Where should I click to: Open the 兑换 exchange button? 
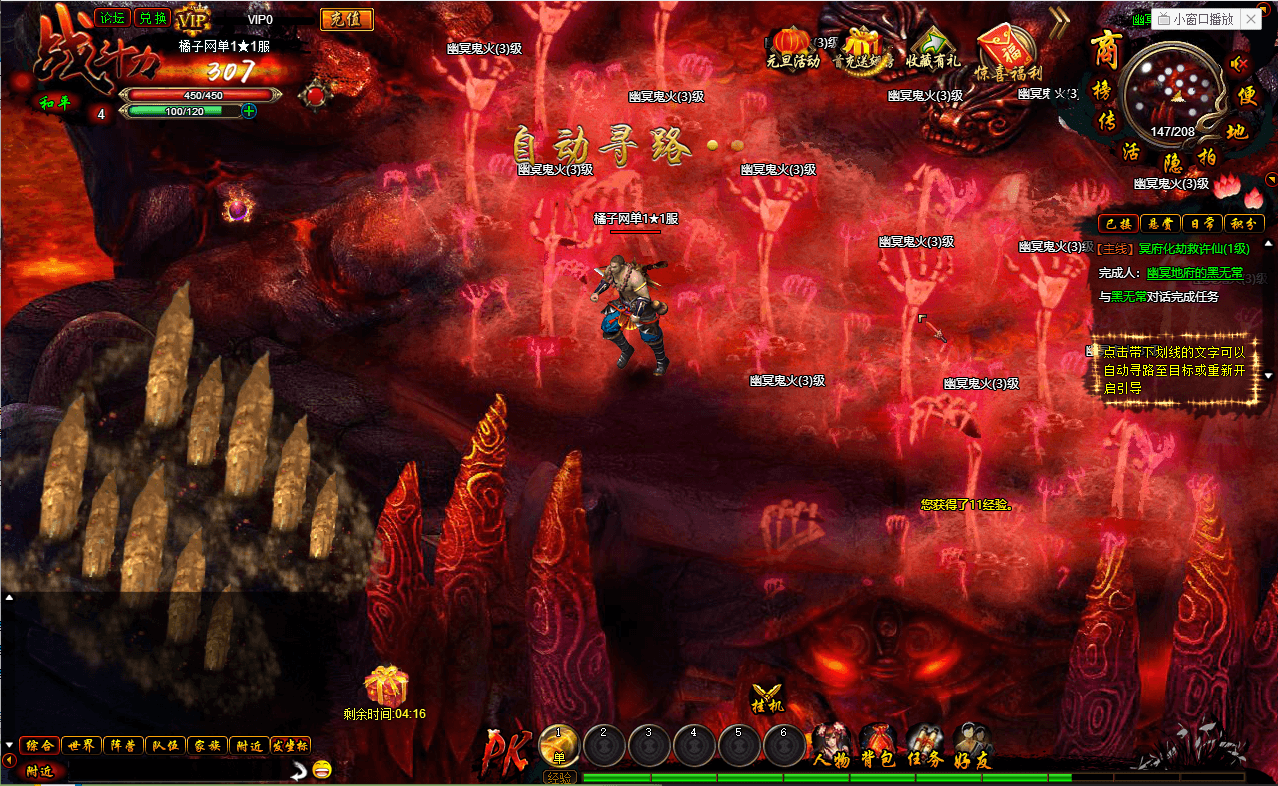click(x=151, y=19)
